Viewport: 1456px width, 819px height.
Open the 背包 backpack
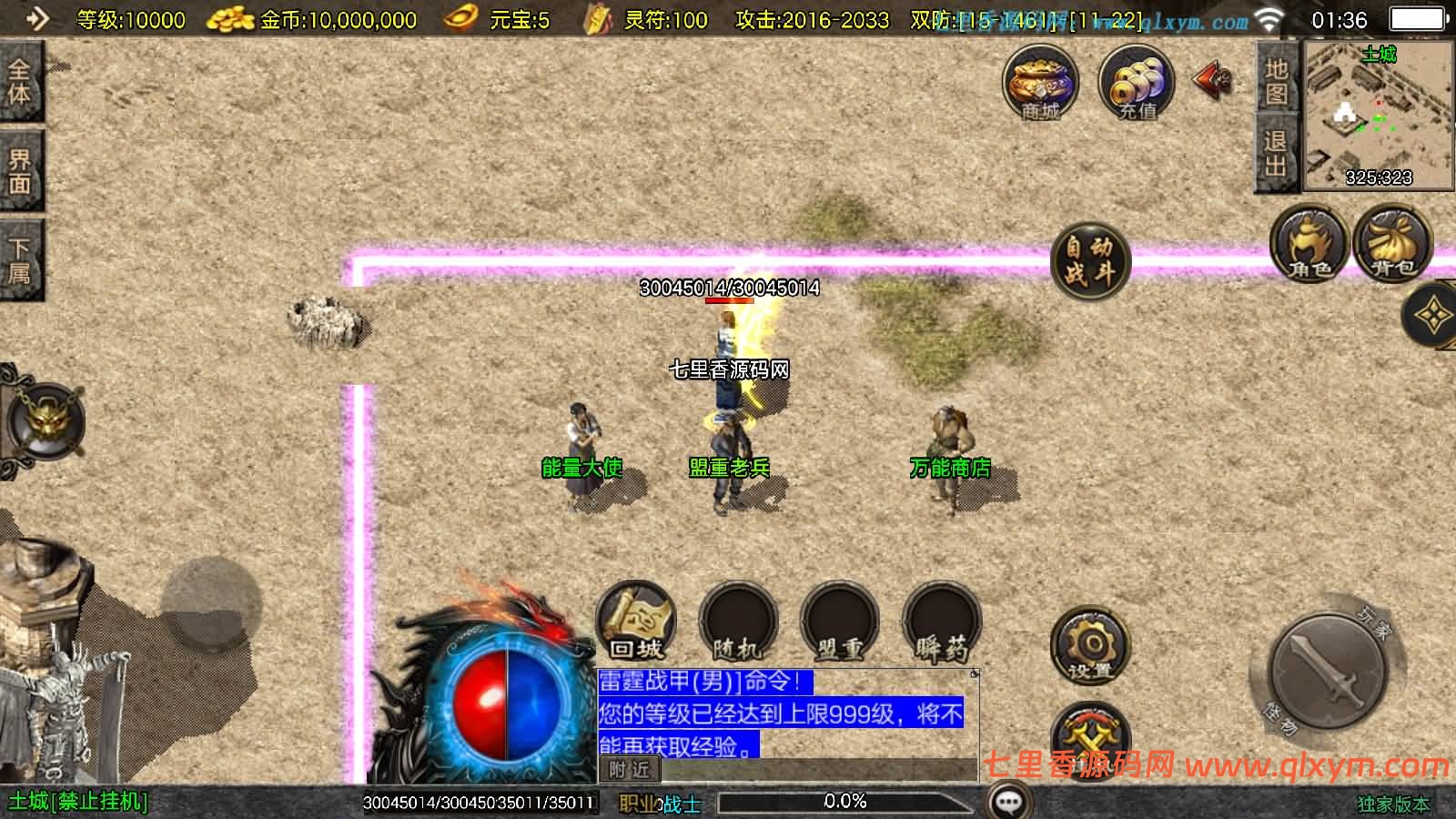point(1392,244)
